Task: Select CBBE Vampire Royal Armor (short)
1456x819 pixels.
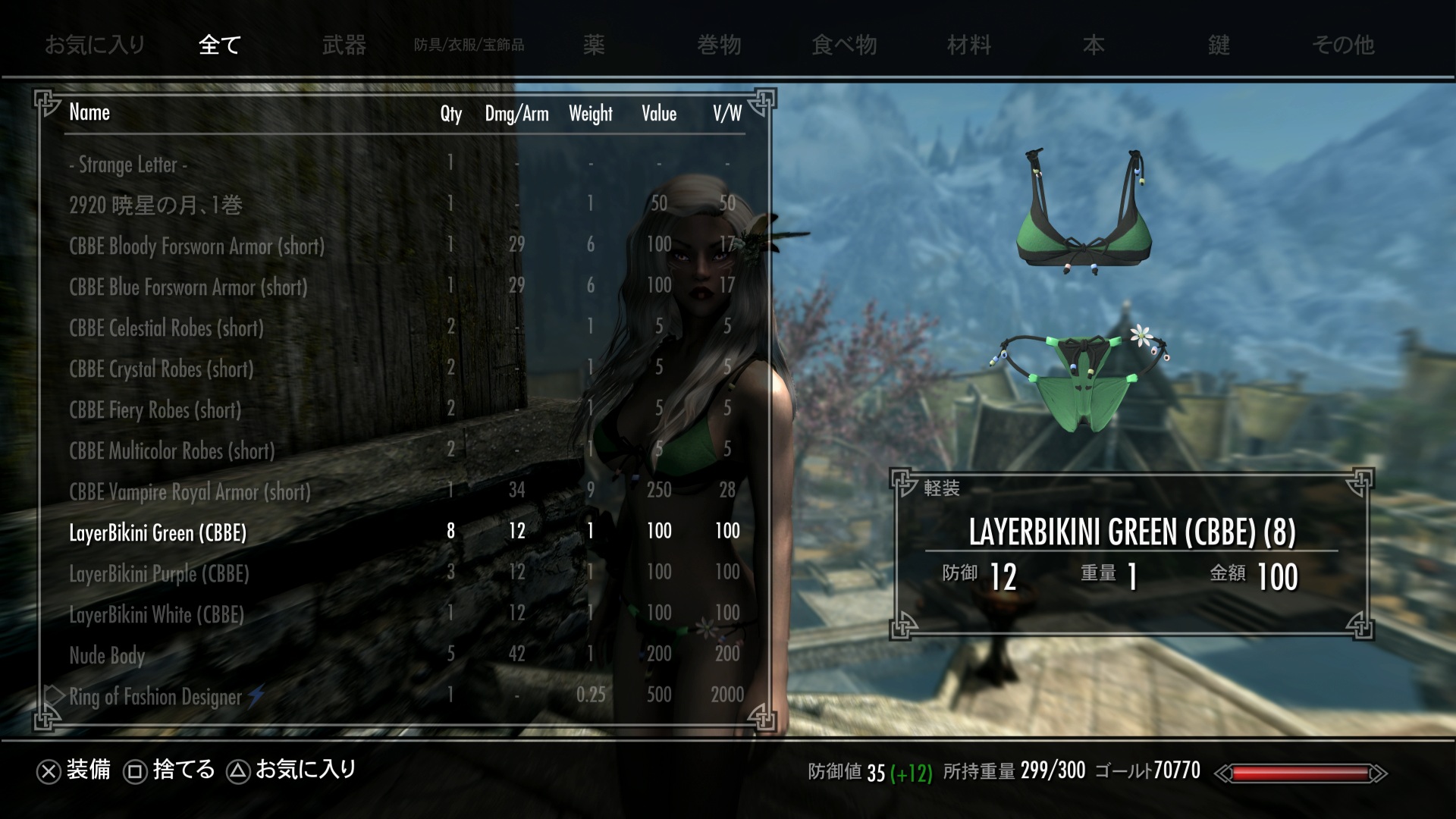Action: (x=190, y=491)
